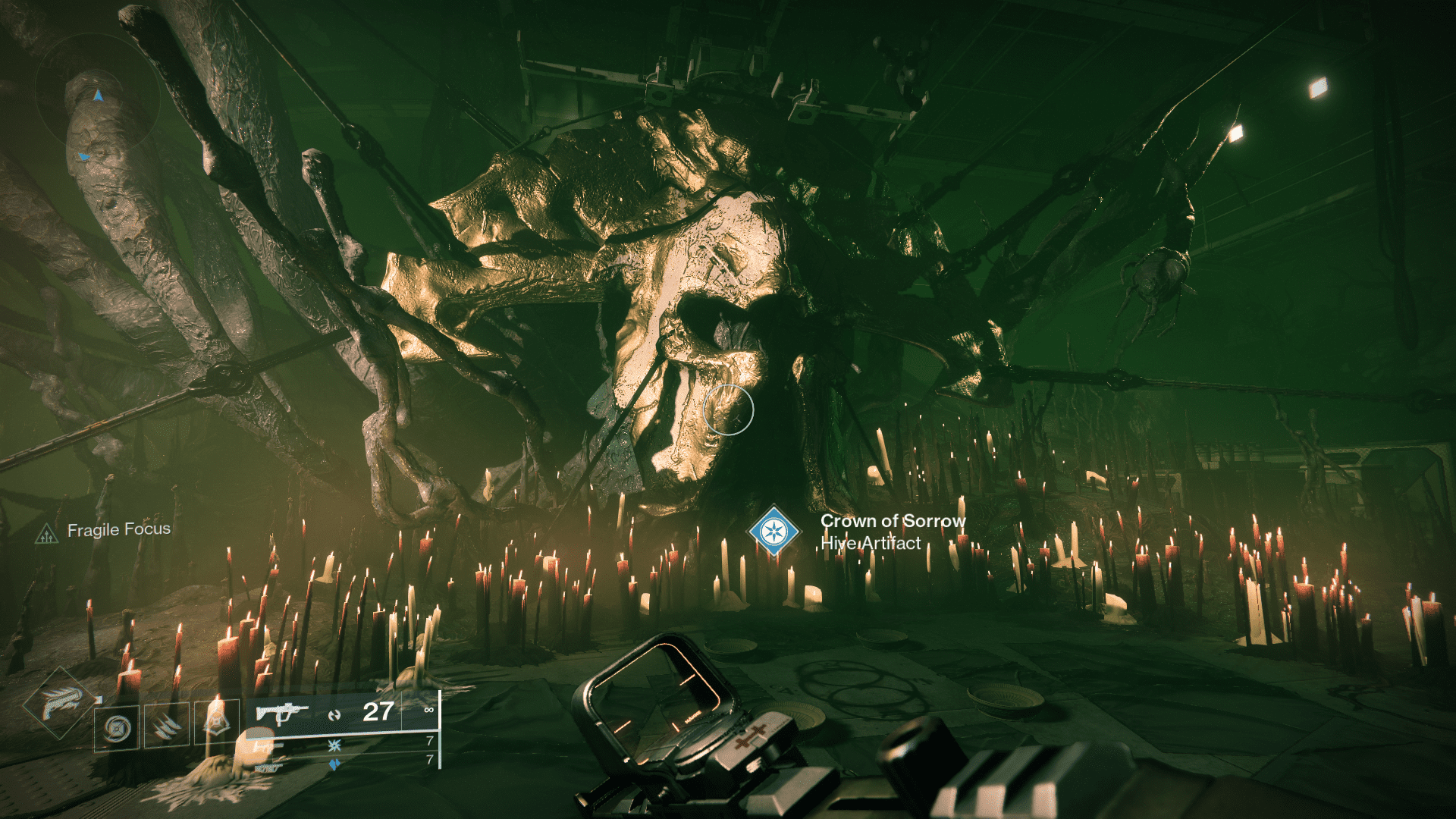Select the grenade ability icon
Image resolution: width=1456 pixels, height=819 pixels.
(117, 729)
